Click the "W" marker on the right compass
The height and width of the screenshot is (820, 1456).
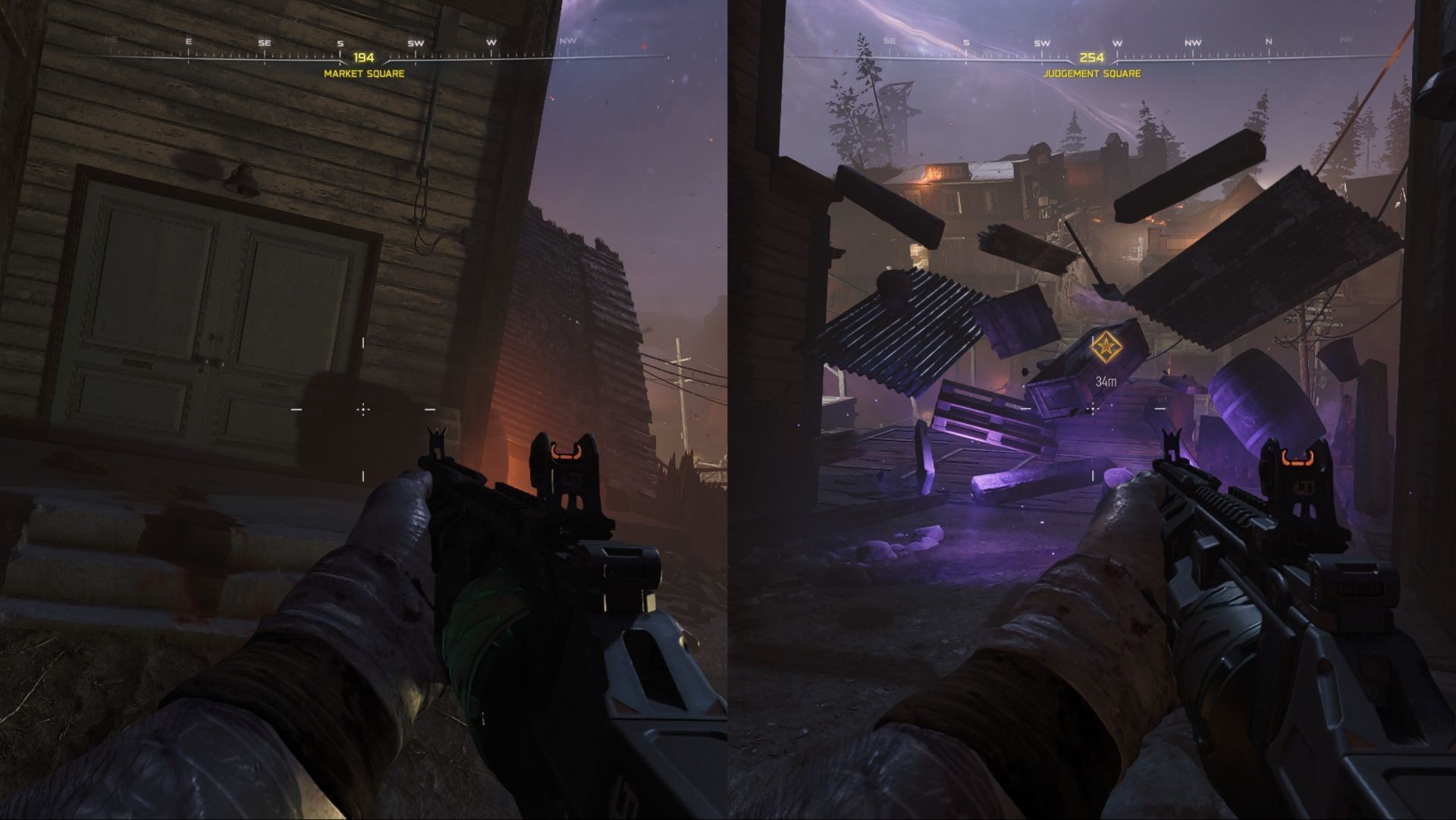pos(1117,44)
